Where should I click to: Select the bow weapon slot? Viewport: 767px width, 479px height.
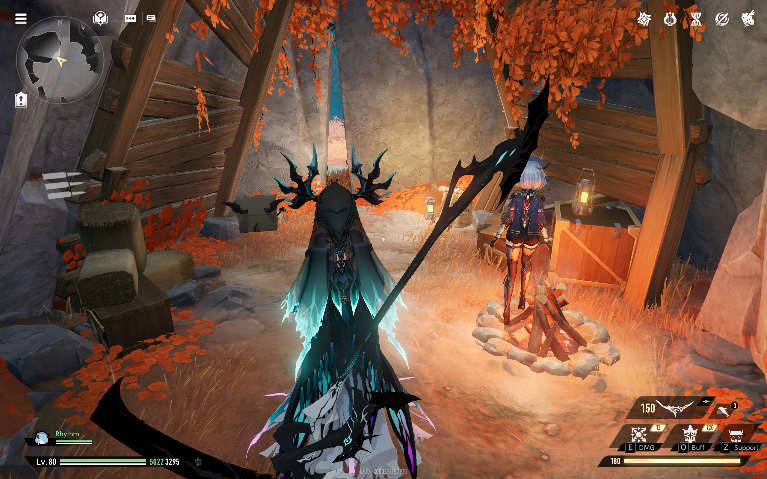[678, 408]
